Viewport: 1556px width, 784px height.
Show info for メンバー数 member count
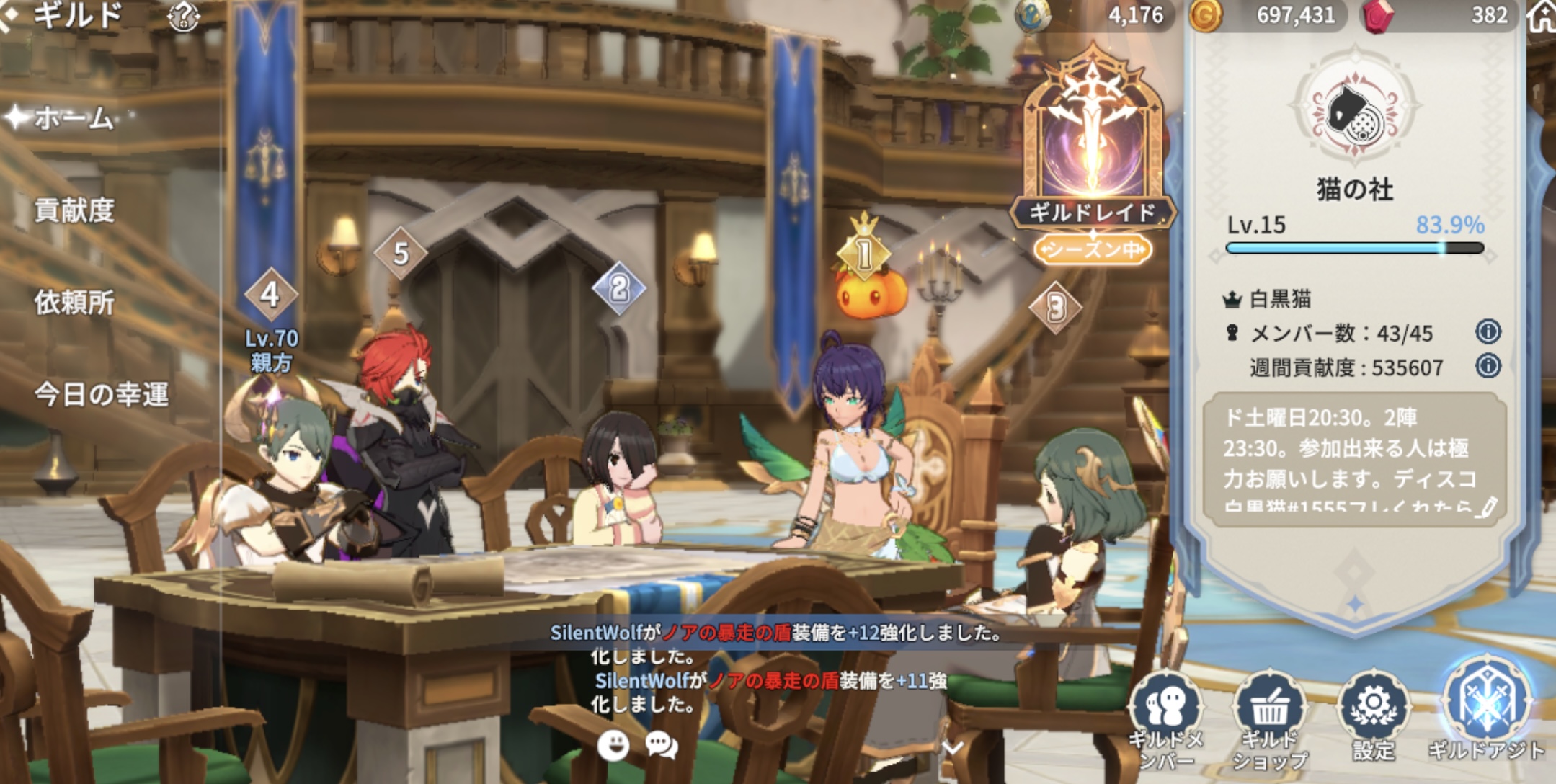[x=1488, y=331]
